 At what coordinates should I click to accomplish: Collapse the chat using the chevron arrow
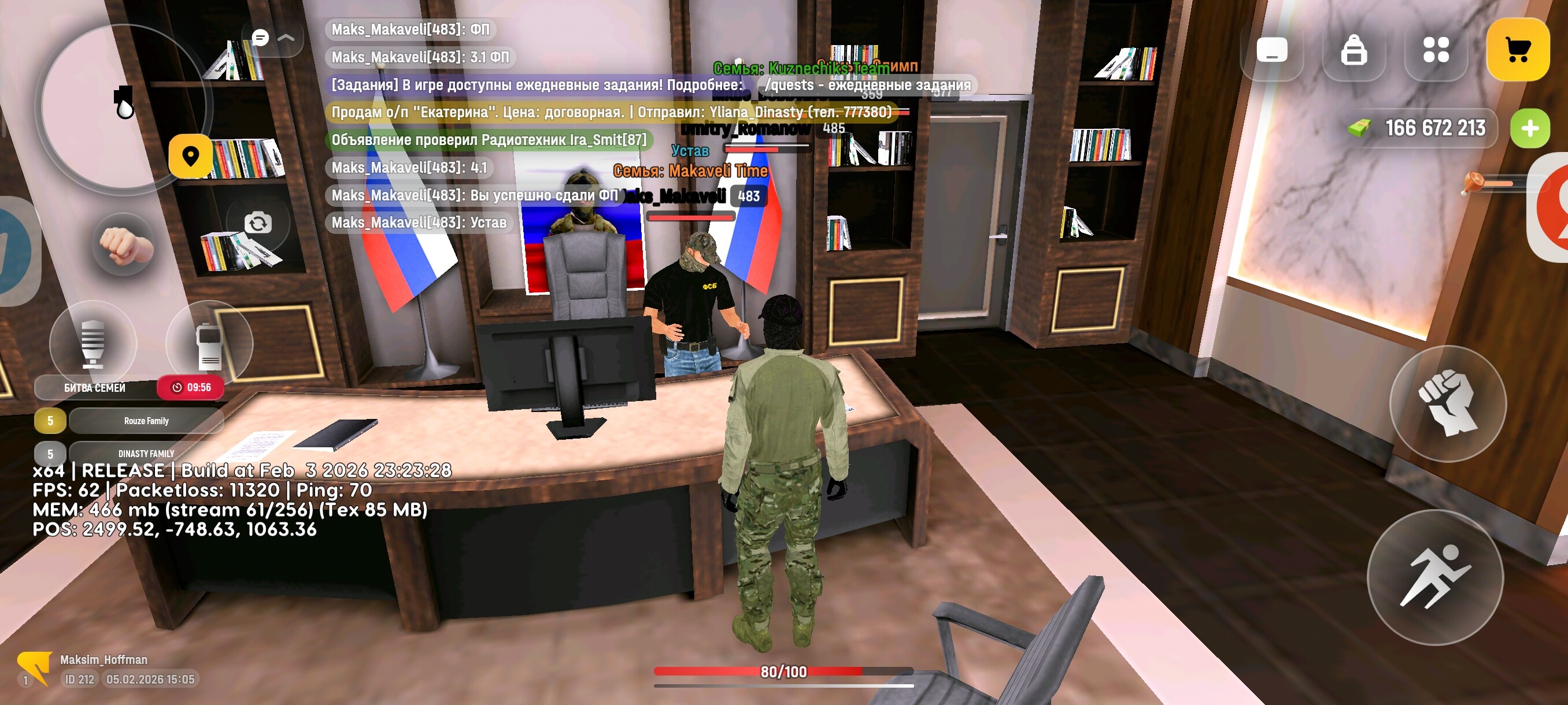[286, 38]
